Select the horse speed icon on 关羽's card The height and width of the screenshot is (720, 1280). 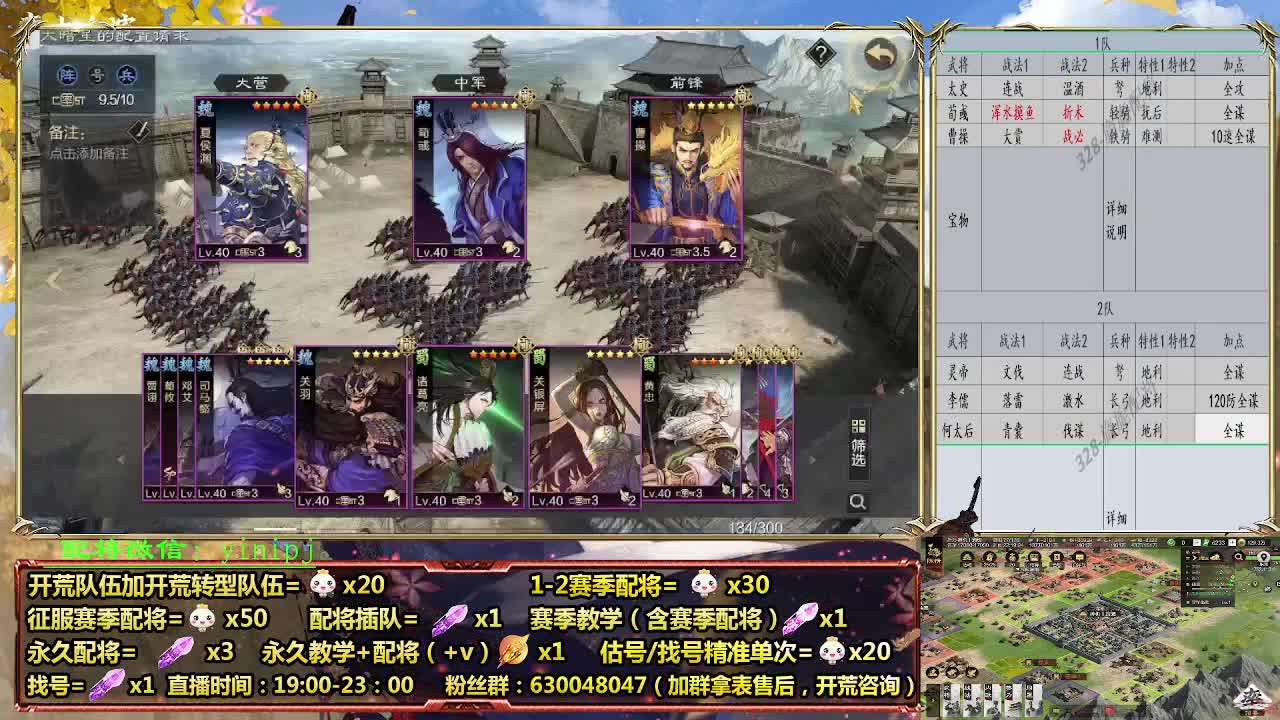391,496
